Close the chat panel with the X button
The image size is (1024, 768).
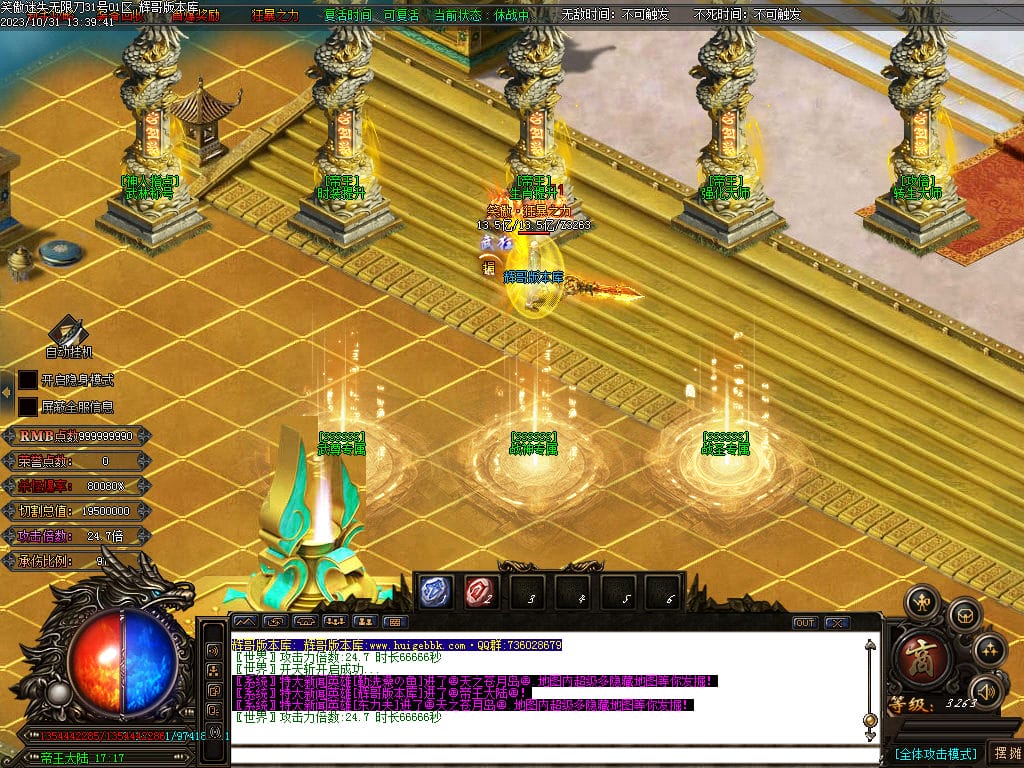pos(836,622)
